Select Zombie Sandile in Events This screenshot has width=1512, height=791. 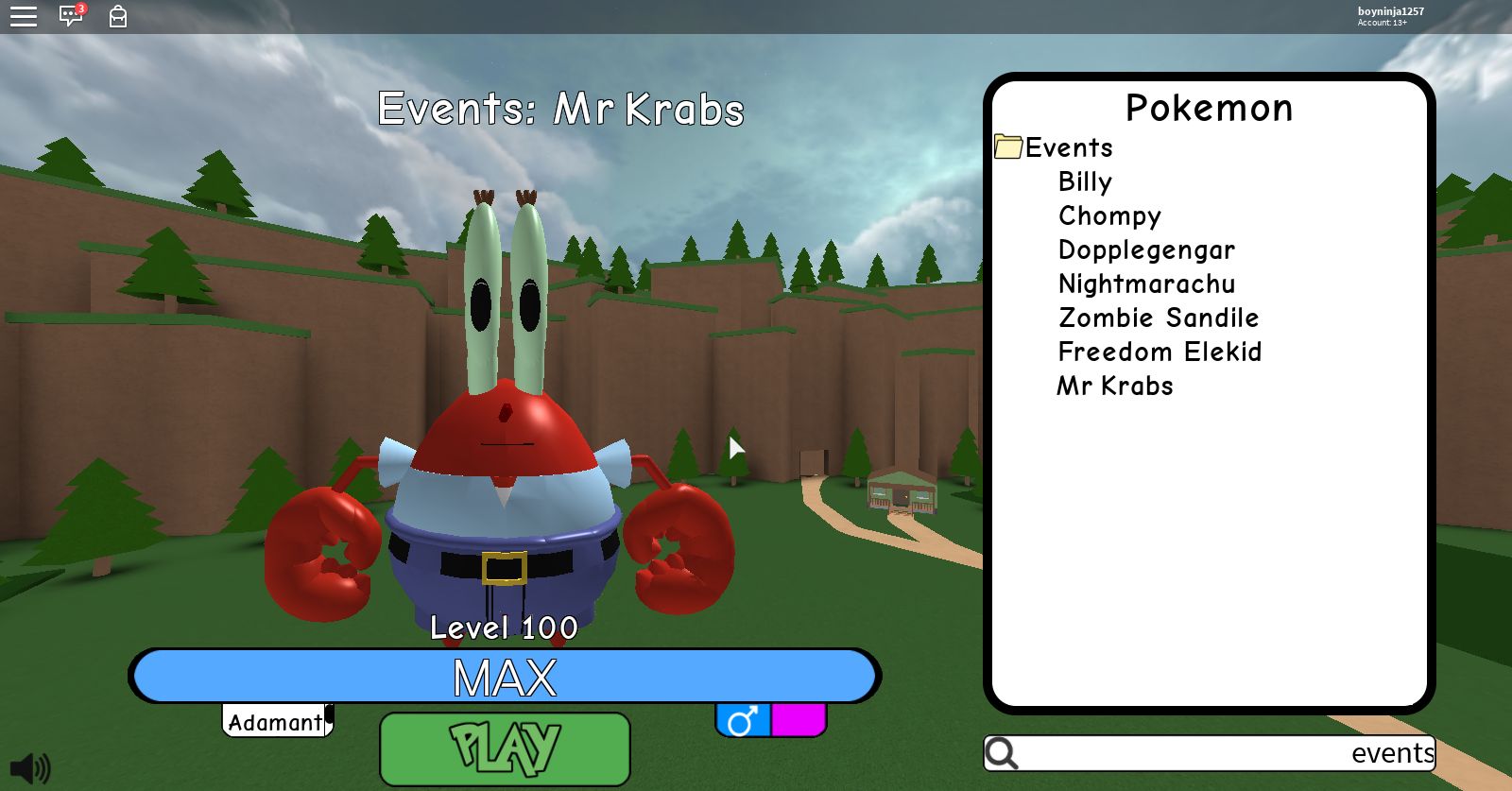[1158, 318]
